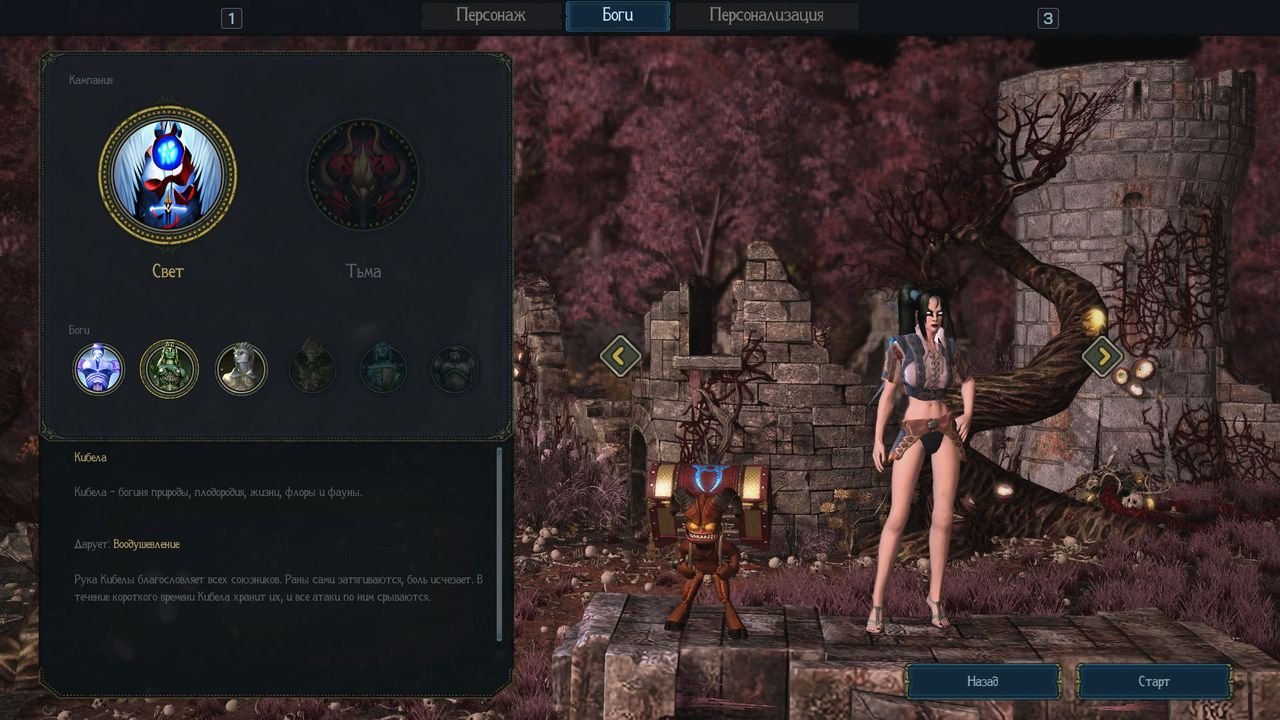This screenshot has height=720, width=1280.
Task: Open the Персонализация tab
Action: (766, 16)
